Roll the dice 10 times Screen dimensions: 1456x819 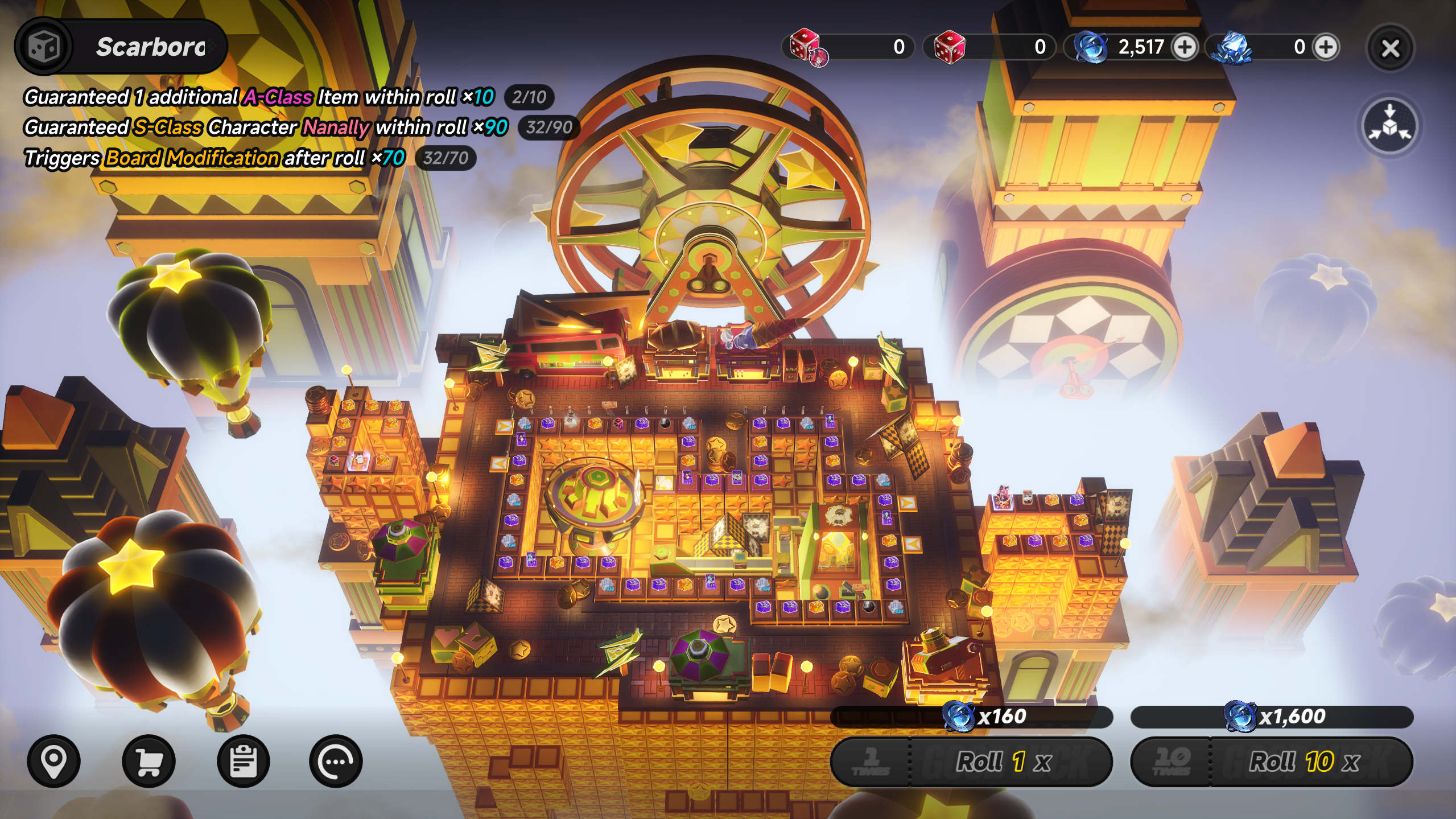tap(1272, 761)
